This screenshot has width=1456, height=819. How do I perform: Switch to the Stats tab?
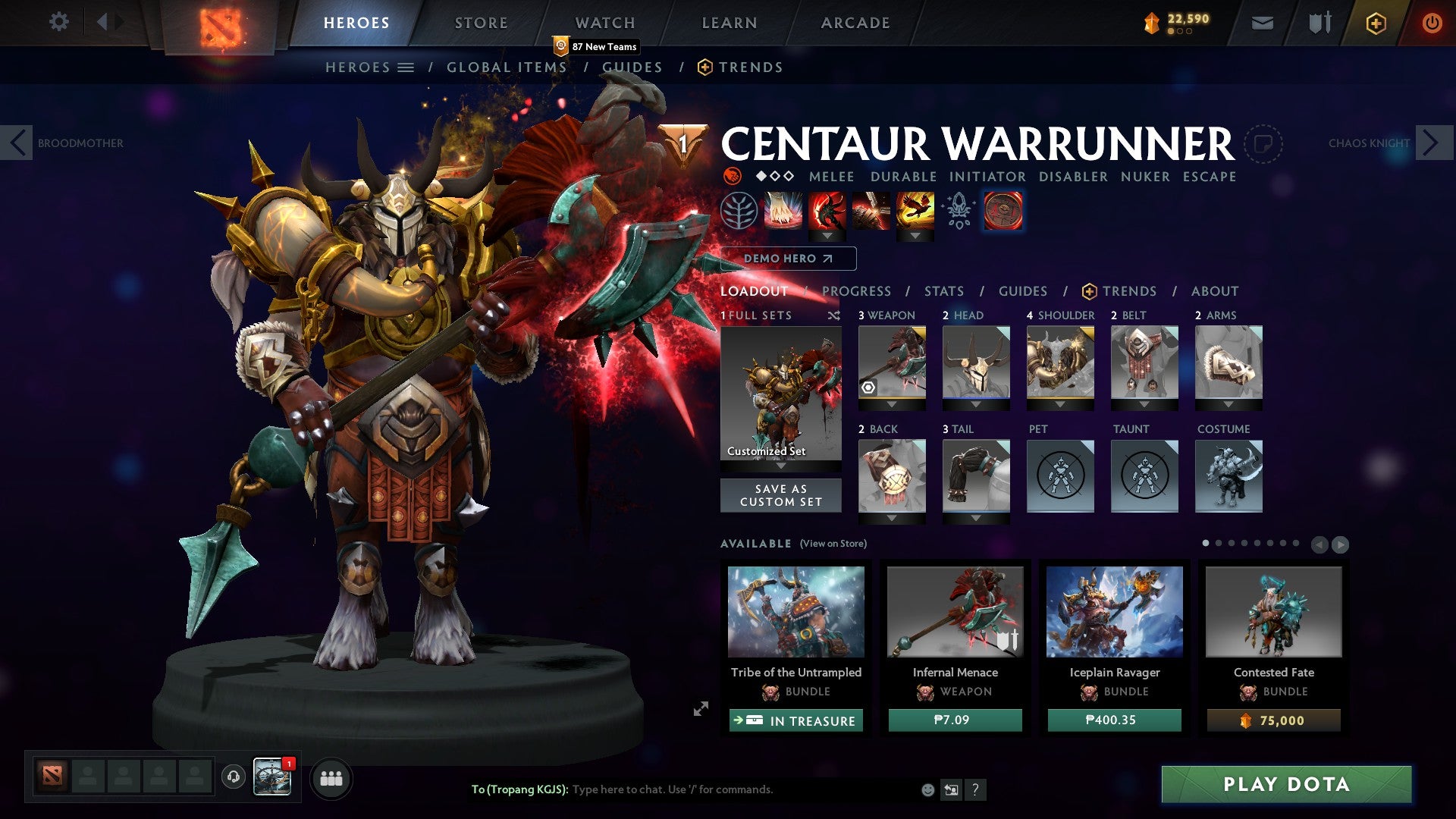943,291
